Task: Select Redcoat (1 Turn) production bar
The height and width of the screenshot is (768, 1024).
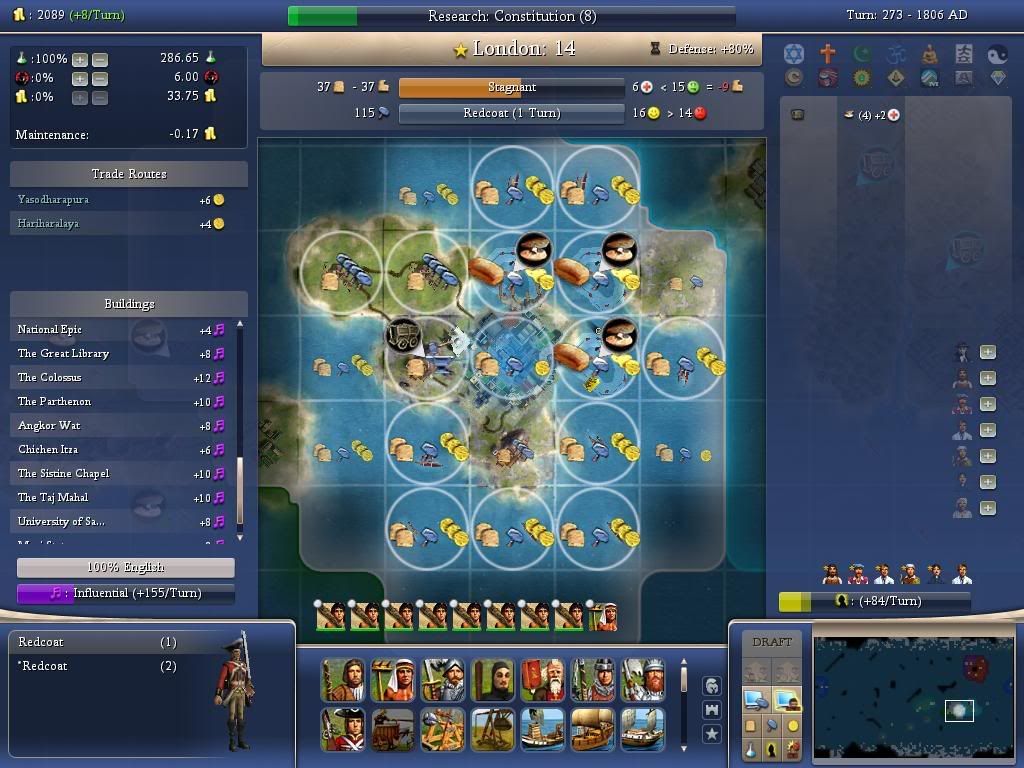Action: [511, 113]
